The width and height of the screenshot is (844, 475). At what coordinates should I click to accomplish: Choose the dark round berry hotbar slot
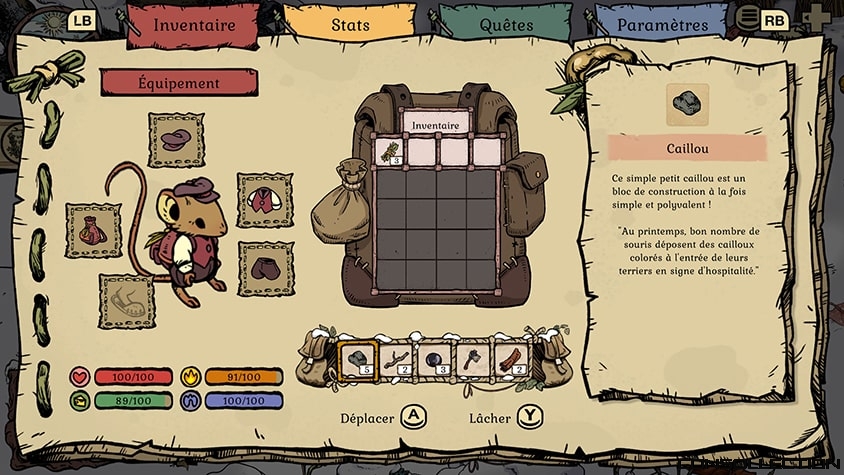[x=434, y=361]
